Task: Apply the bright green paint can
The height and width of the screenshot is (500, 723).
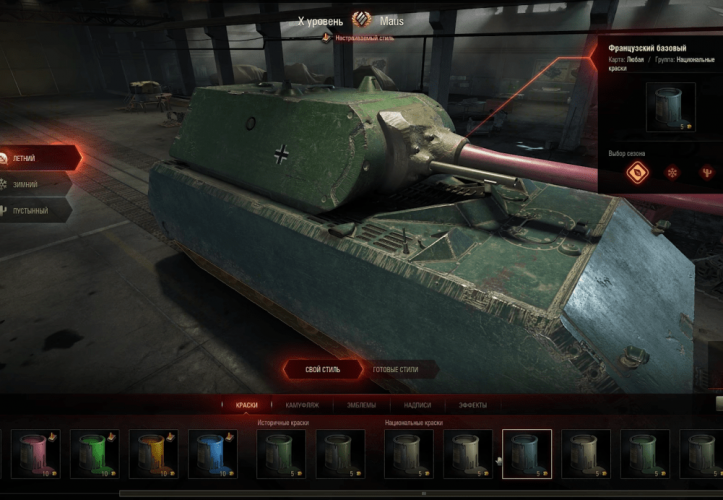Action: [x=95, y=453]
